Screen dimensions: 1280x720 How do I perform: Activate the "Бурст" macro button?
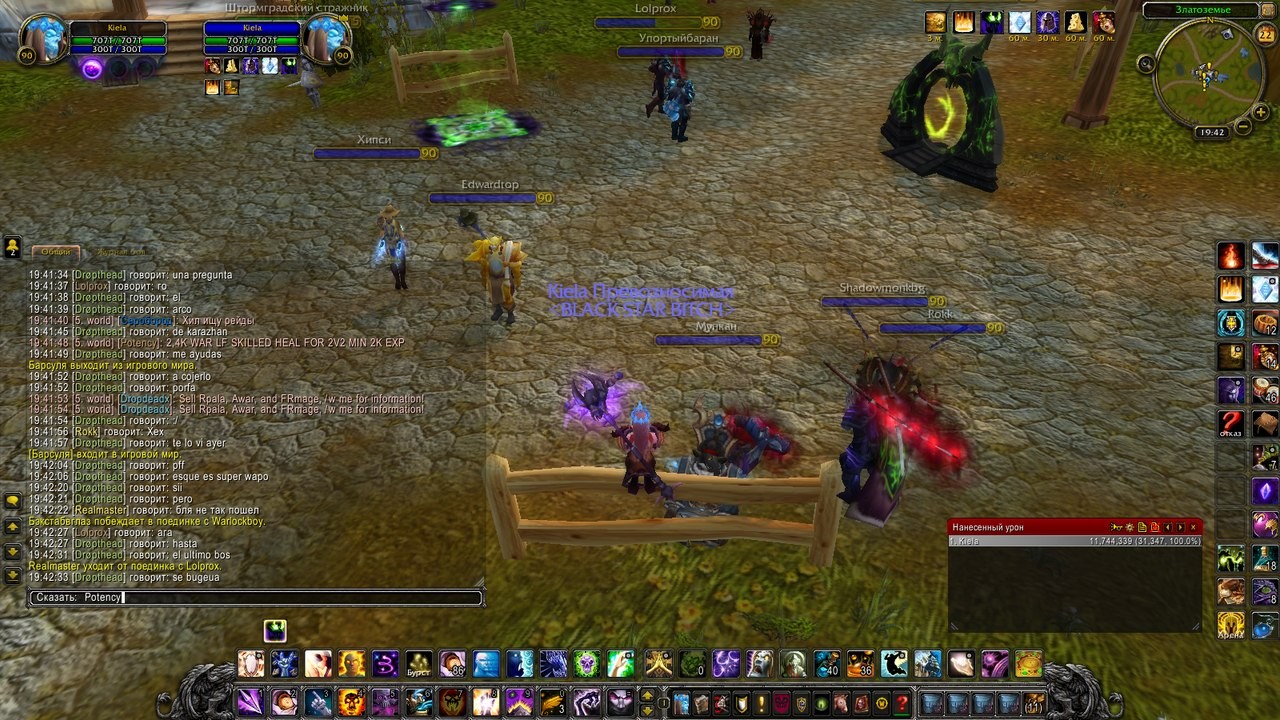(419, 664)
